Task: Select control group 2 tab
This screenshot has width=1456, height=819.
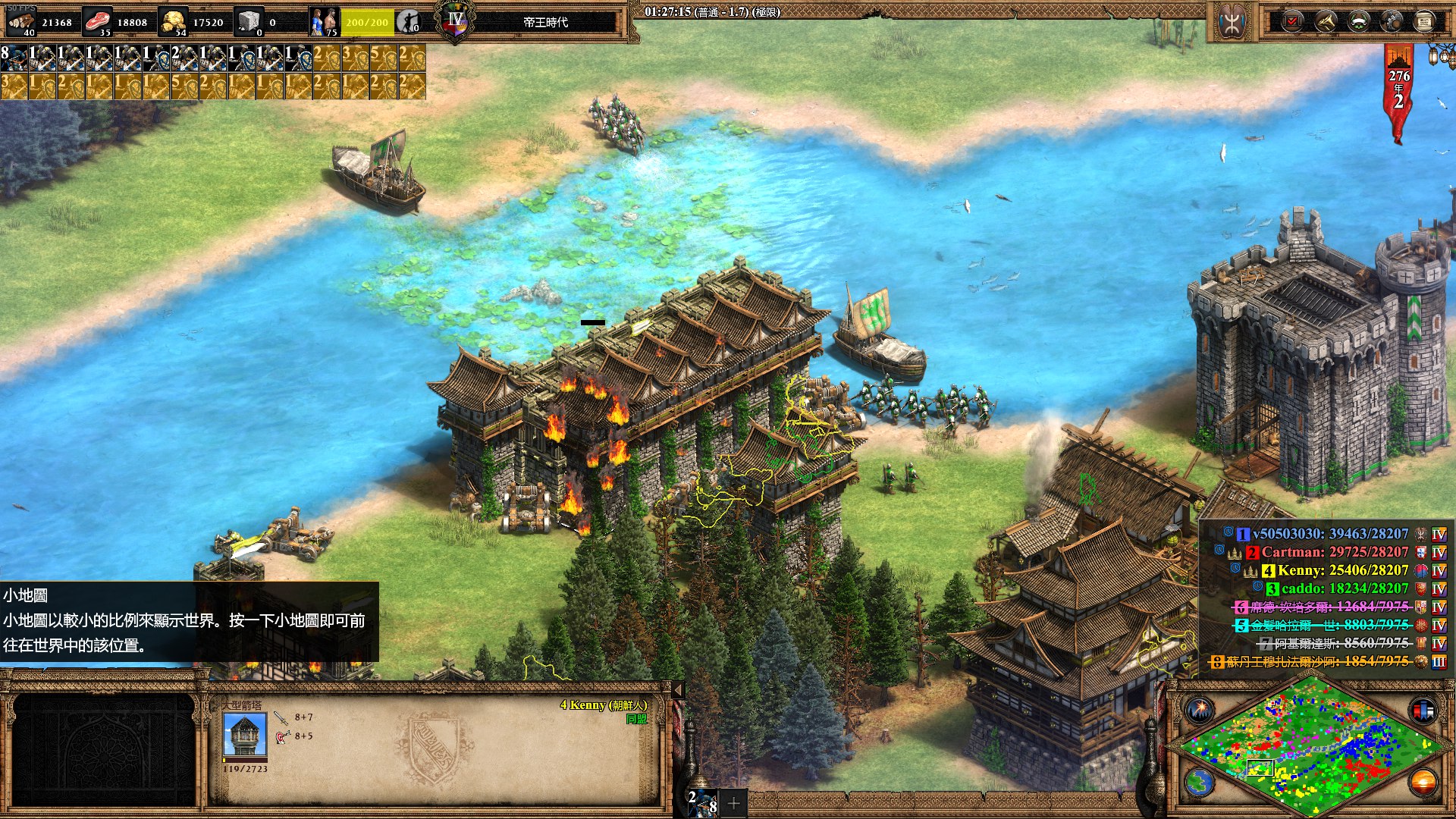Action: click(701, 802)
